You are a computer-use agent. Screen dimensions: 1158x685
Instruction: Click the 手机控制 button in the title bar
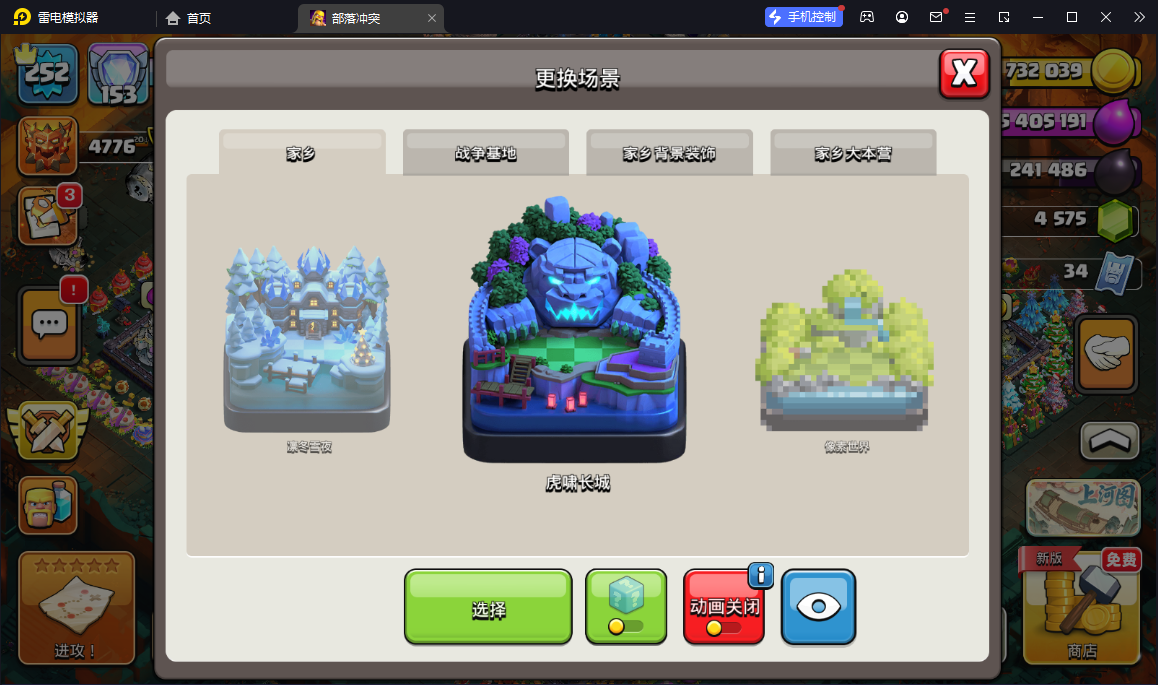click(803, 17)
